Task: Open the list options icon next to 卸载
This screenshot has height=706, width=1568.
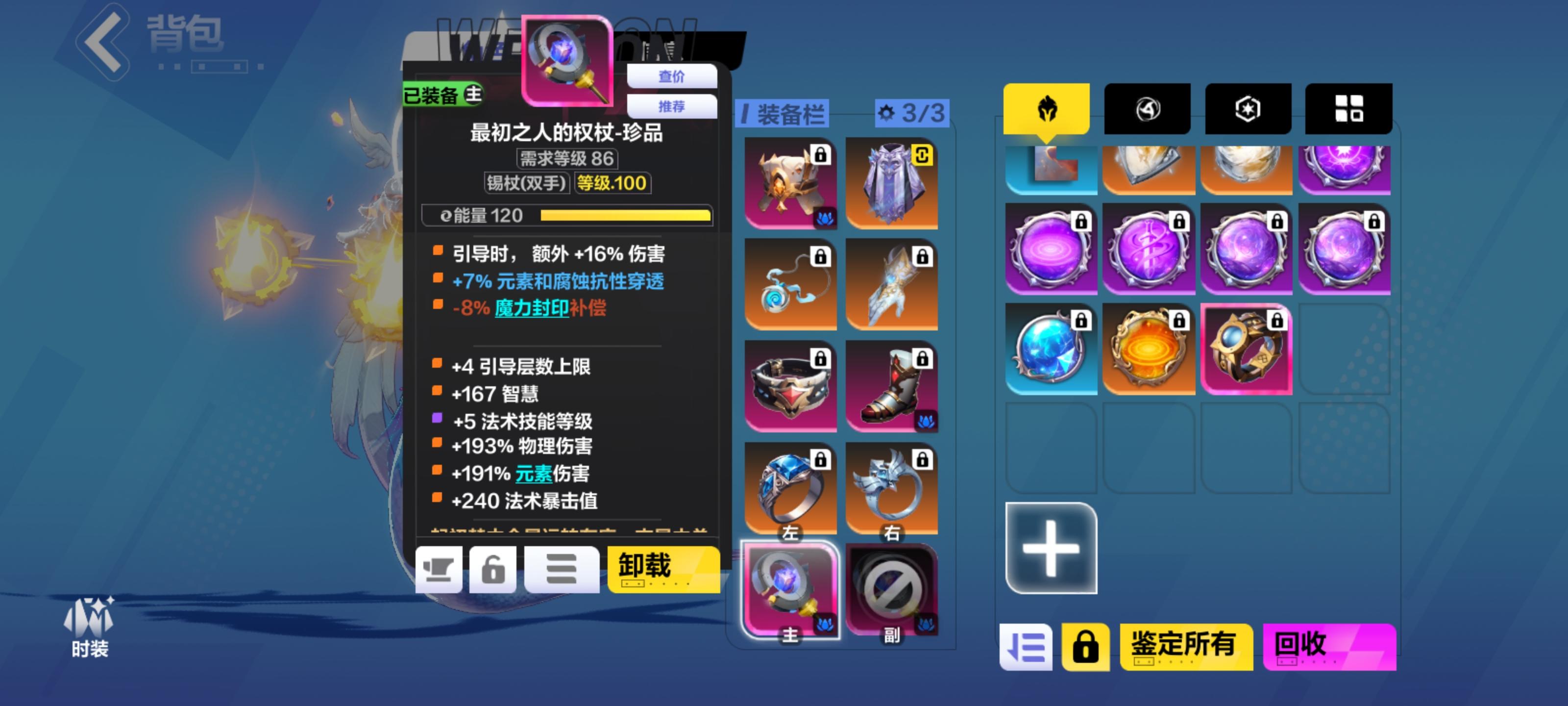Action: (561, 569)
